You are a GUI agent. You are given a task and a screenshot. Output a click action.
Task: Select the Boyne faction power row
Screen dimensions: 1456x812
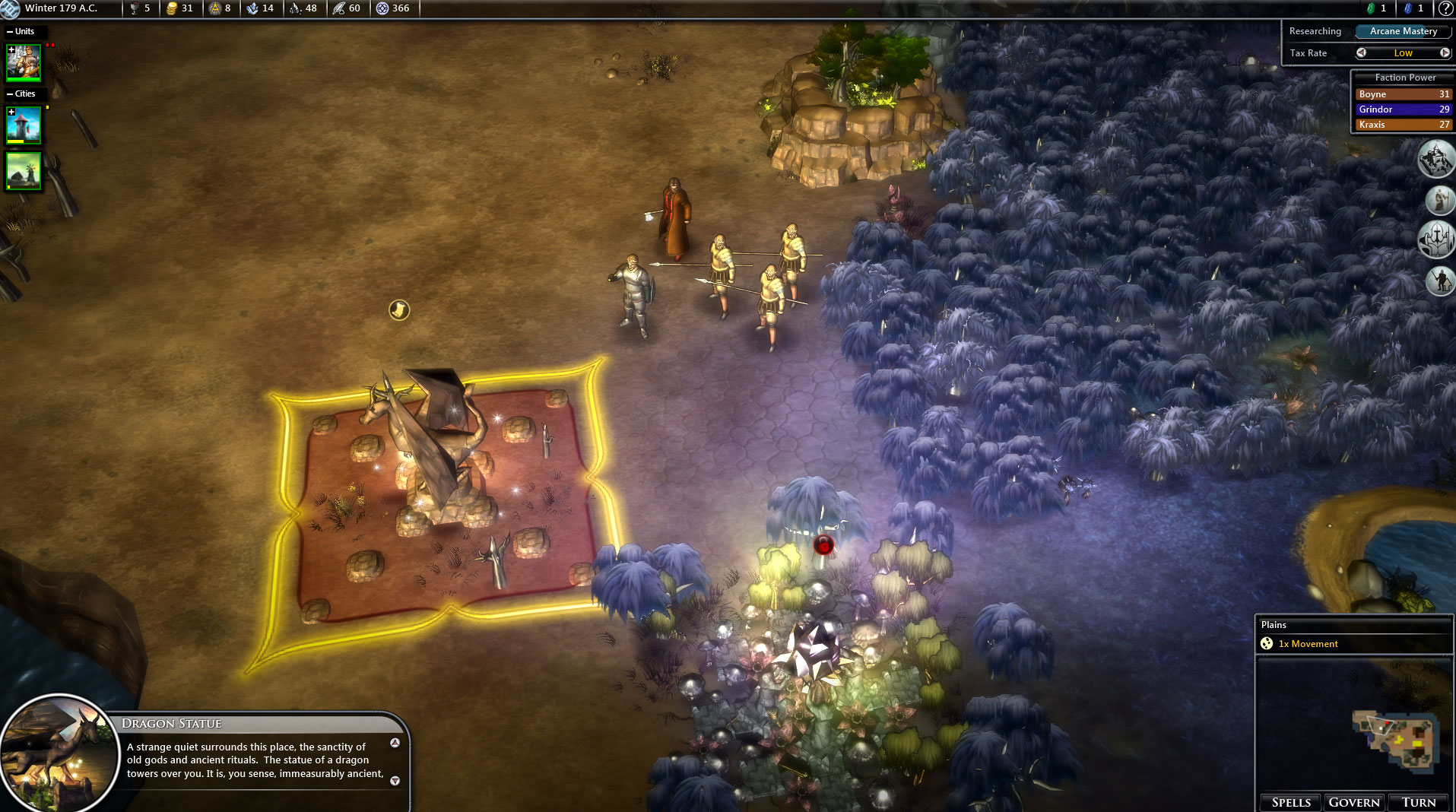(1404, 94)
